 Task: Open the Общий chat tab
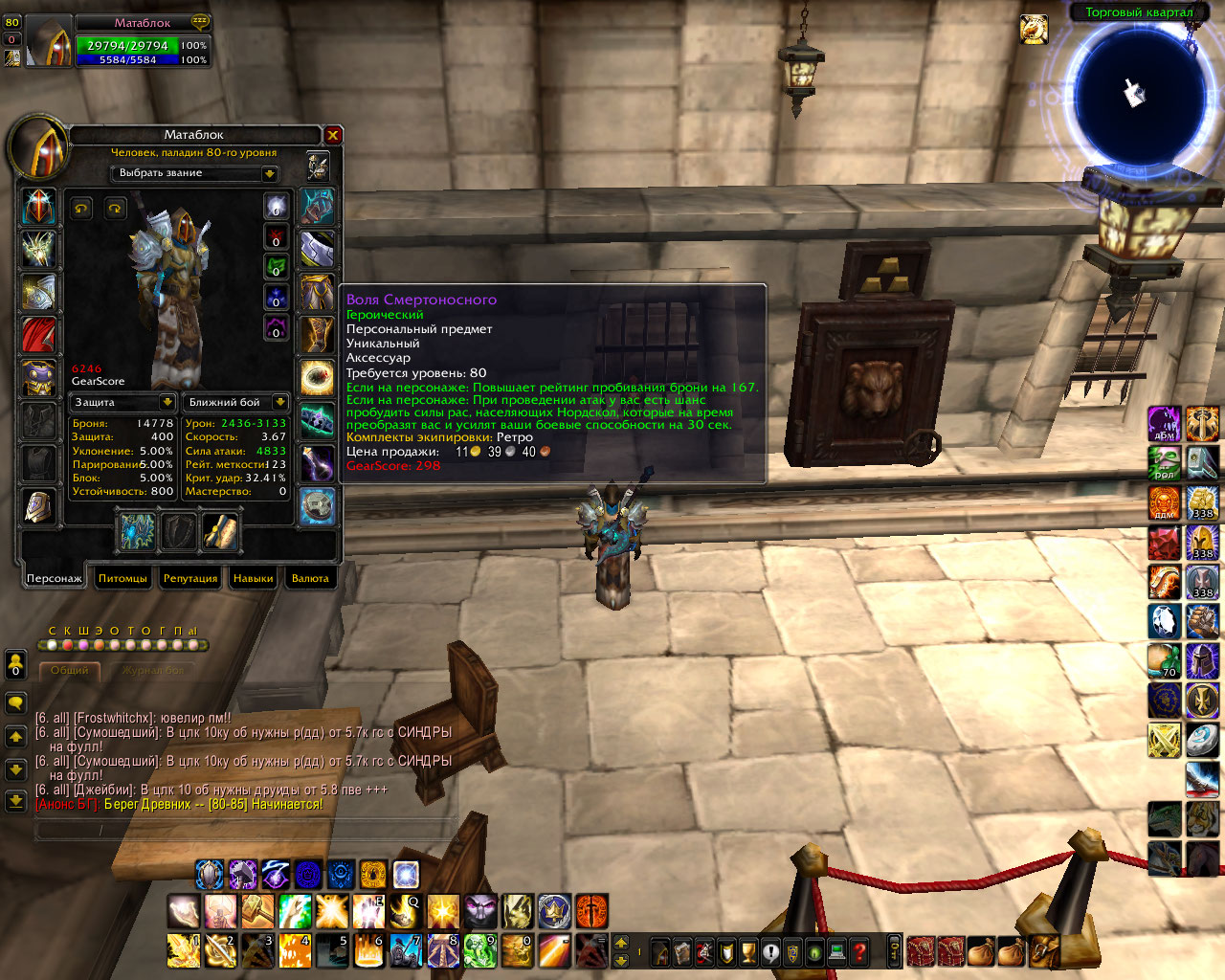click(x=70, y=670)
